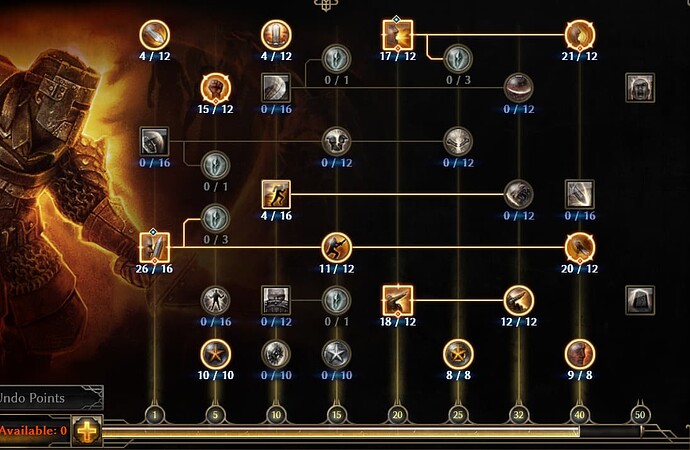The height and width of the screenshot is (450, 690).
Task: Select the star passive at 10 / 10
Action: click(215, 353)
